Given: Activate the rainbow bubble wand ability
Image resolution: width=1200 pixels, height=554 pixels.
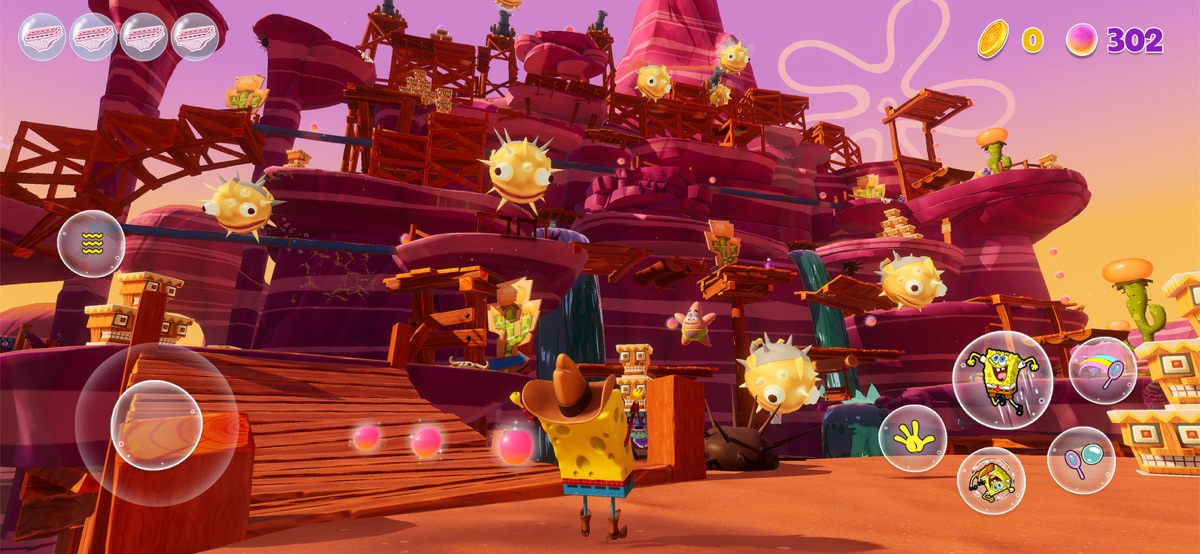Looking at the screenshot, I should coord(1102,370).
